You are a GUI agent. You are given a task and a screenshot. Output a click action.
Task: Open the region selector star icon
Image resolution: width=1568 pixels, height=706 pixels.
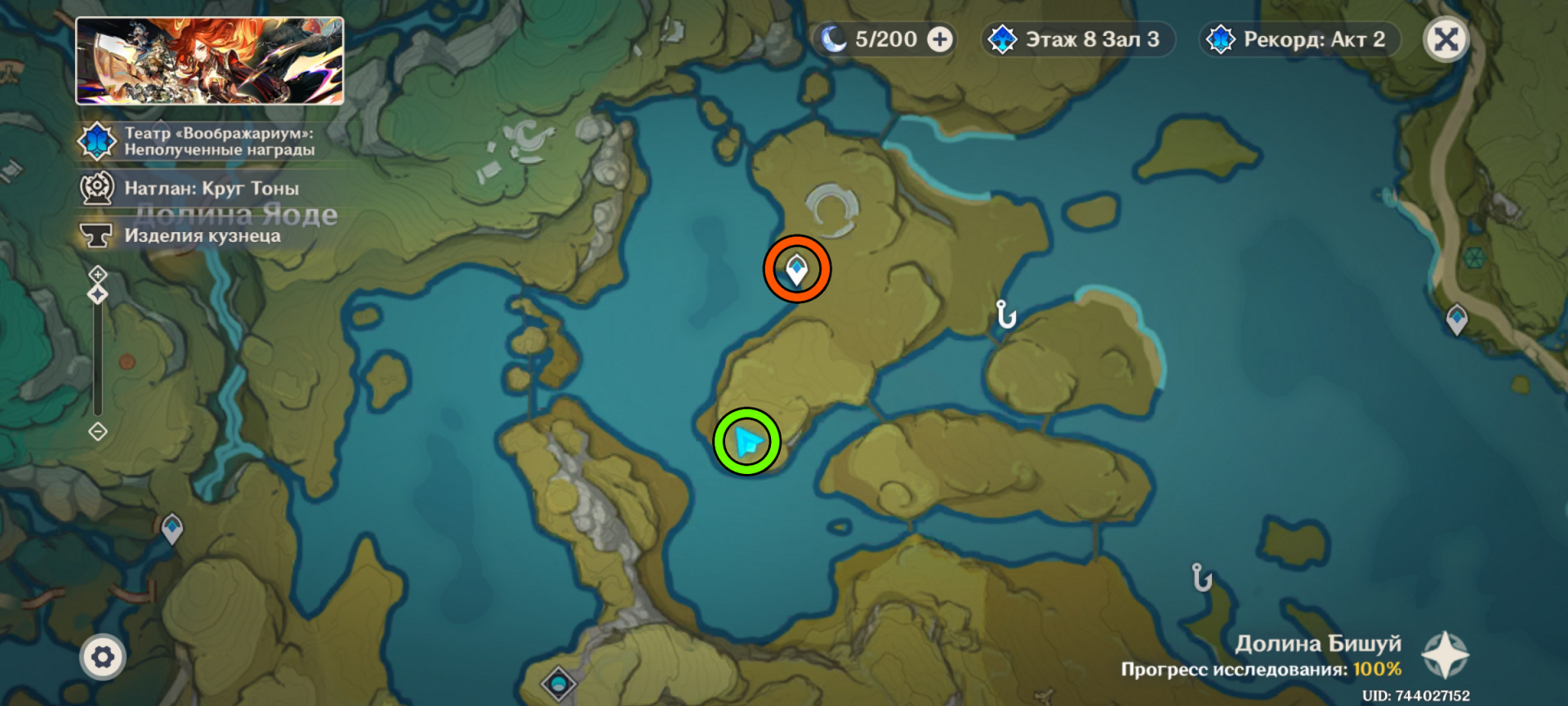(x=1445, y=655)
